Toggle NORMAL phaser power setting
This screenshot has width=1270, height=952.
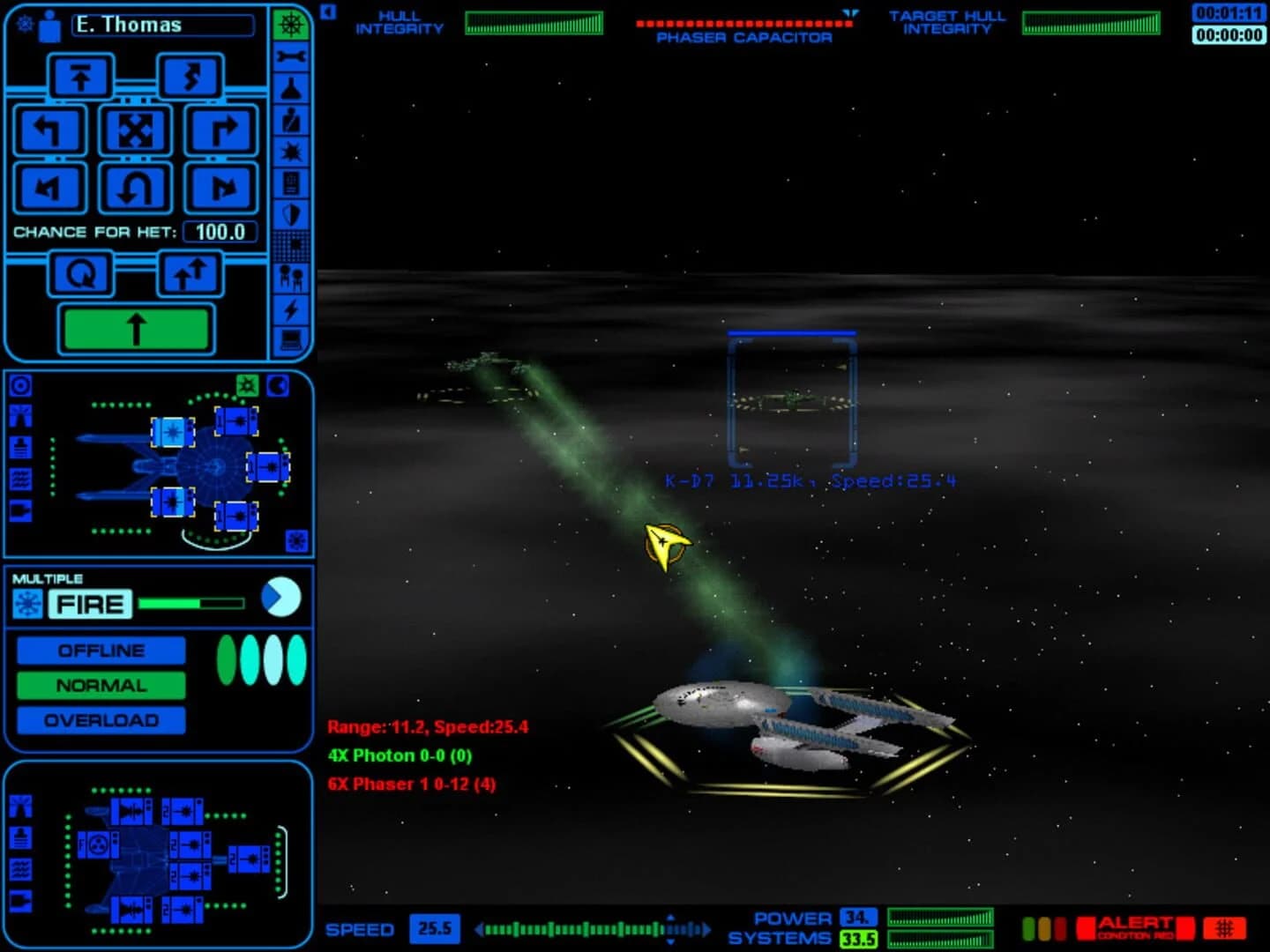pos(101,685)
